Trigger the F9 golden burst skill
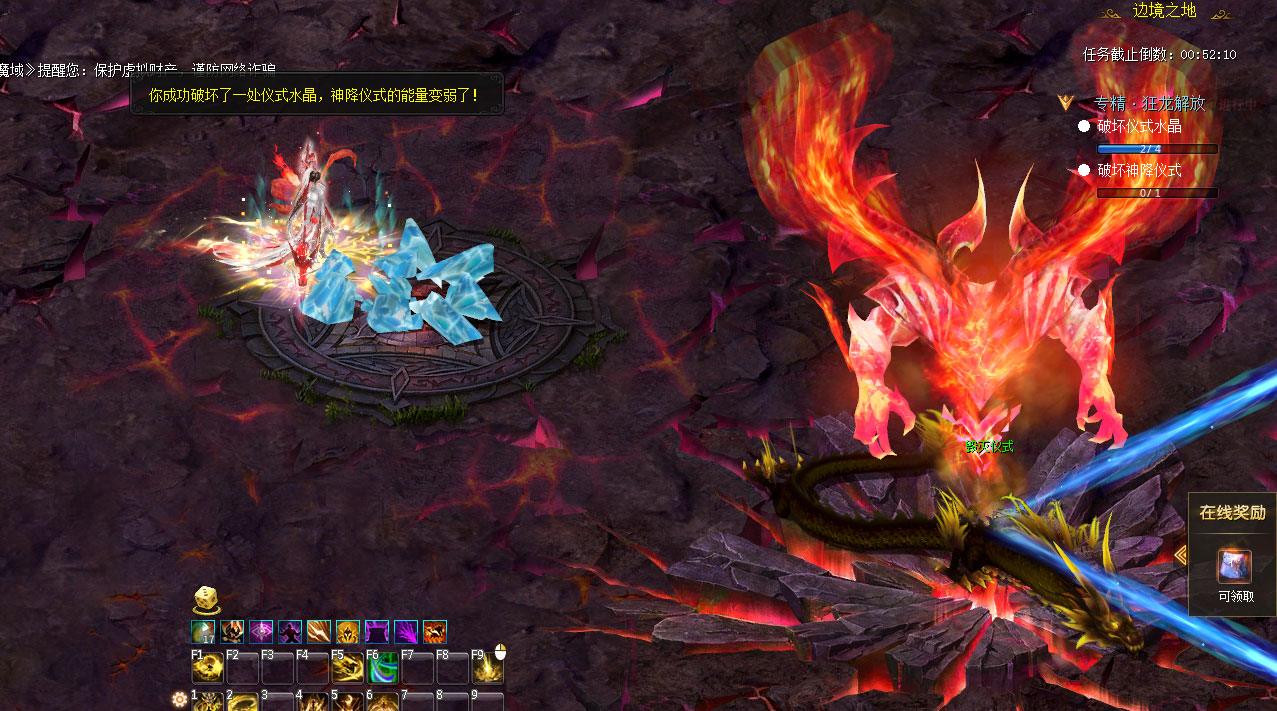Screen dimensions: 1277x711 coord(486,668)
